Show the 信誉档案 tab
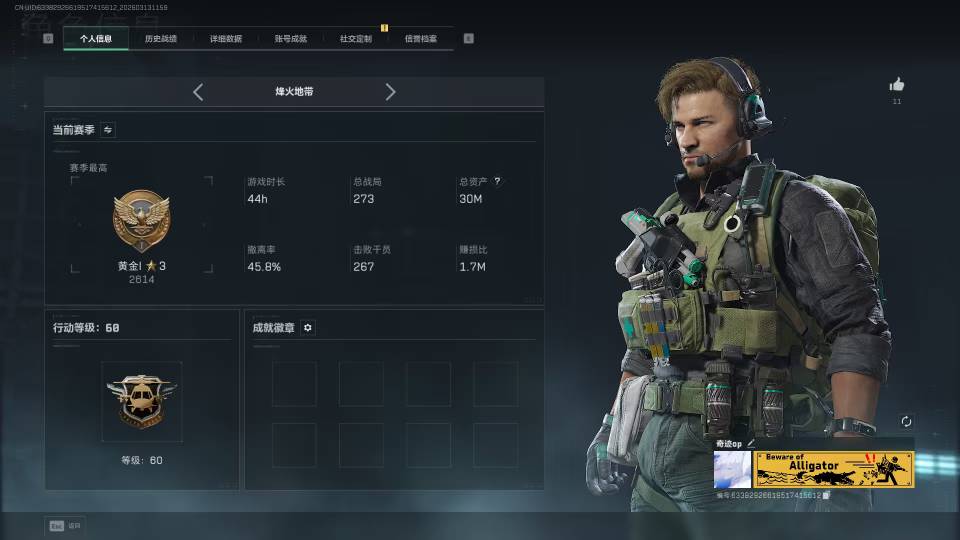This screenshot has height=540, width=960. coord(420,39)
